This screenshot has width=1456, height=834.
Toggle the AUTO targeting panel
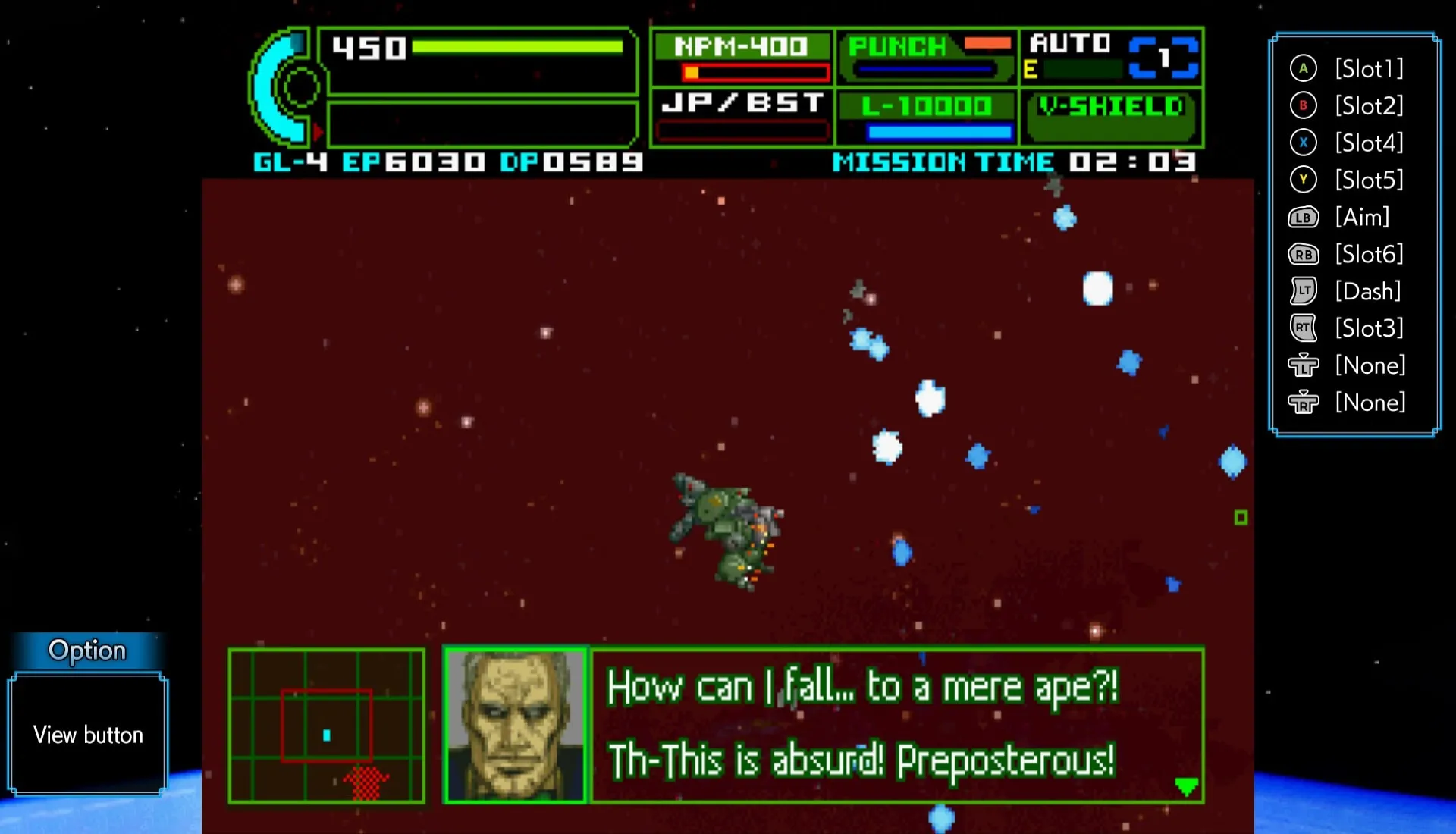click(x=1112, y=58)
